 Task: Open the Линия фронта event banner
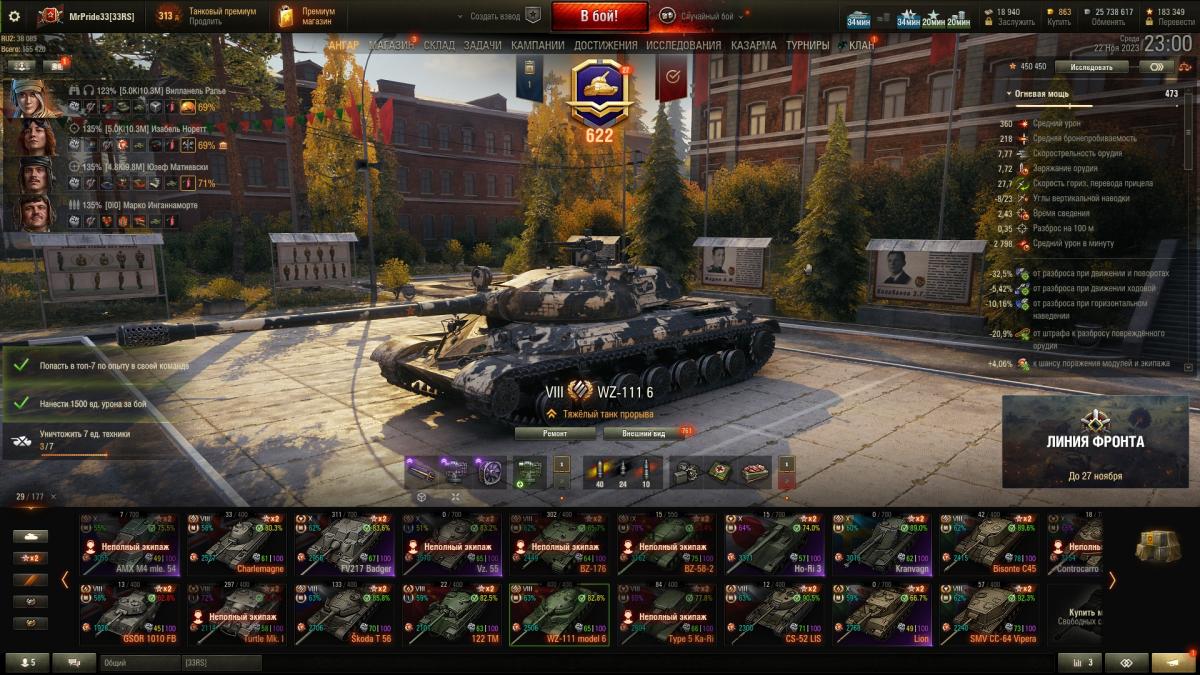point(1095,441)
